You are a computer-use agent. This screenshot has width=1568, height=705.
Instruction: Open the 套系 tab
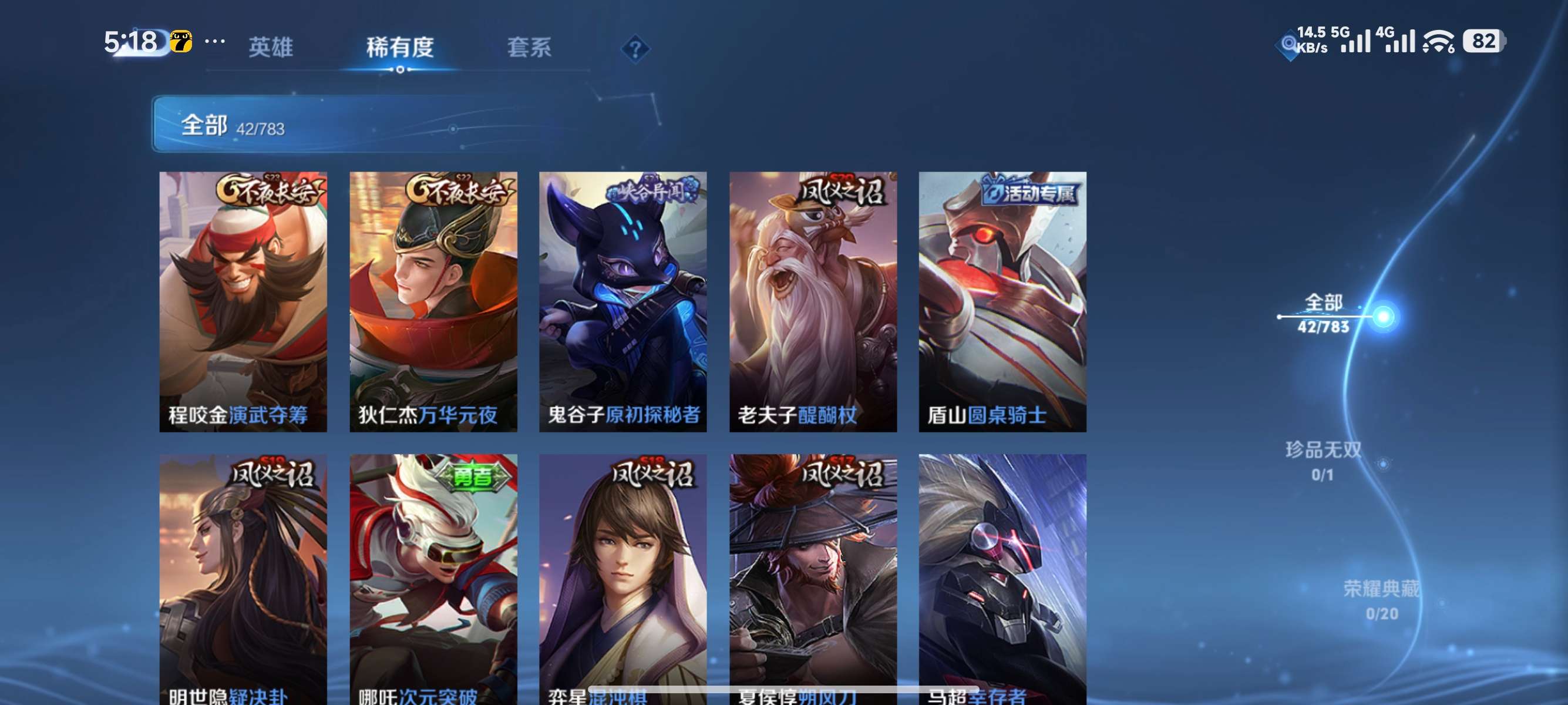click(529, 47)
